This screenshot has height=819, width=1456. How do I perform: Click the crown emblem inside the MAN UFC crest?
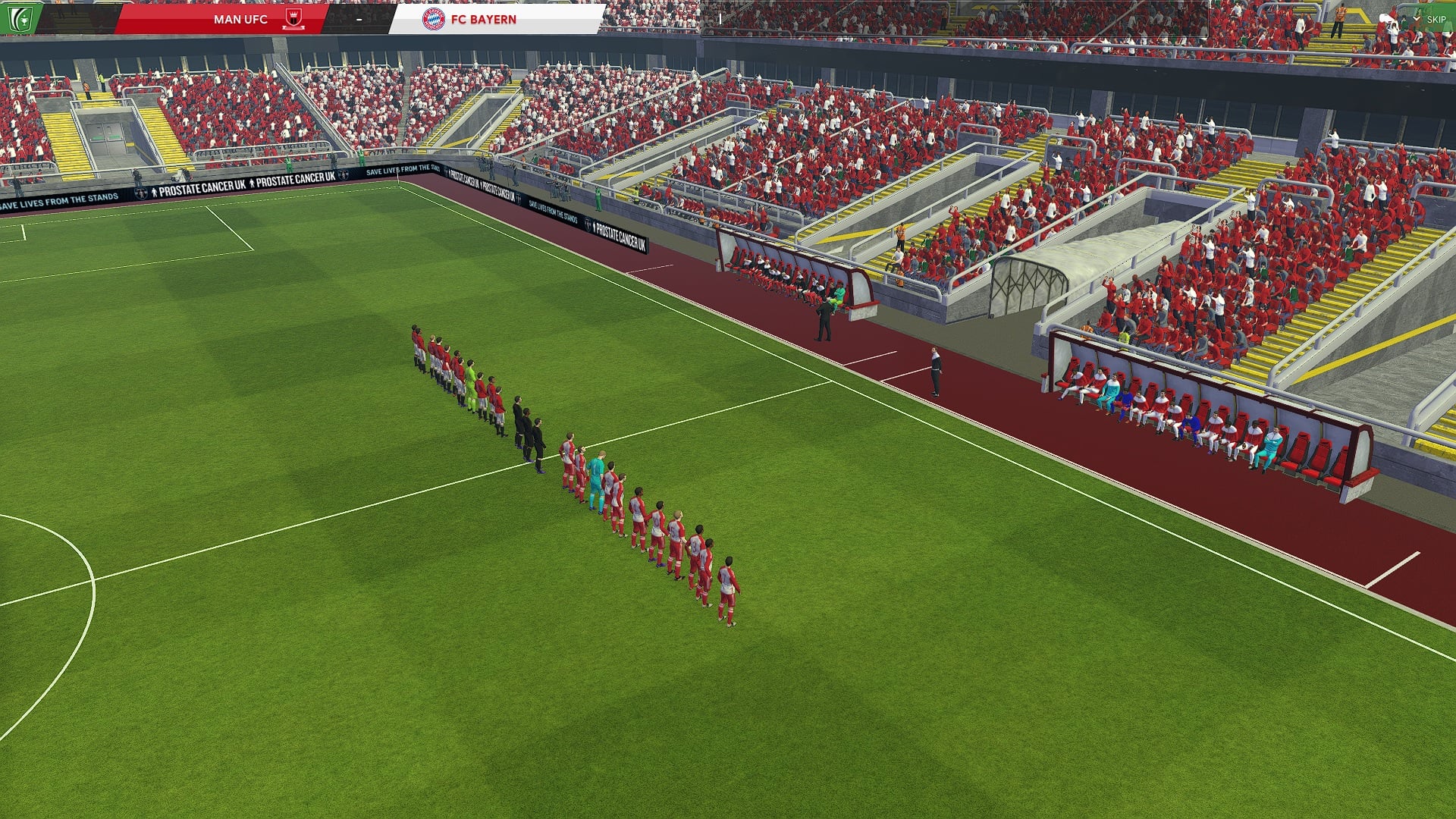click(294, 15)
